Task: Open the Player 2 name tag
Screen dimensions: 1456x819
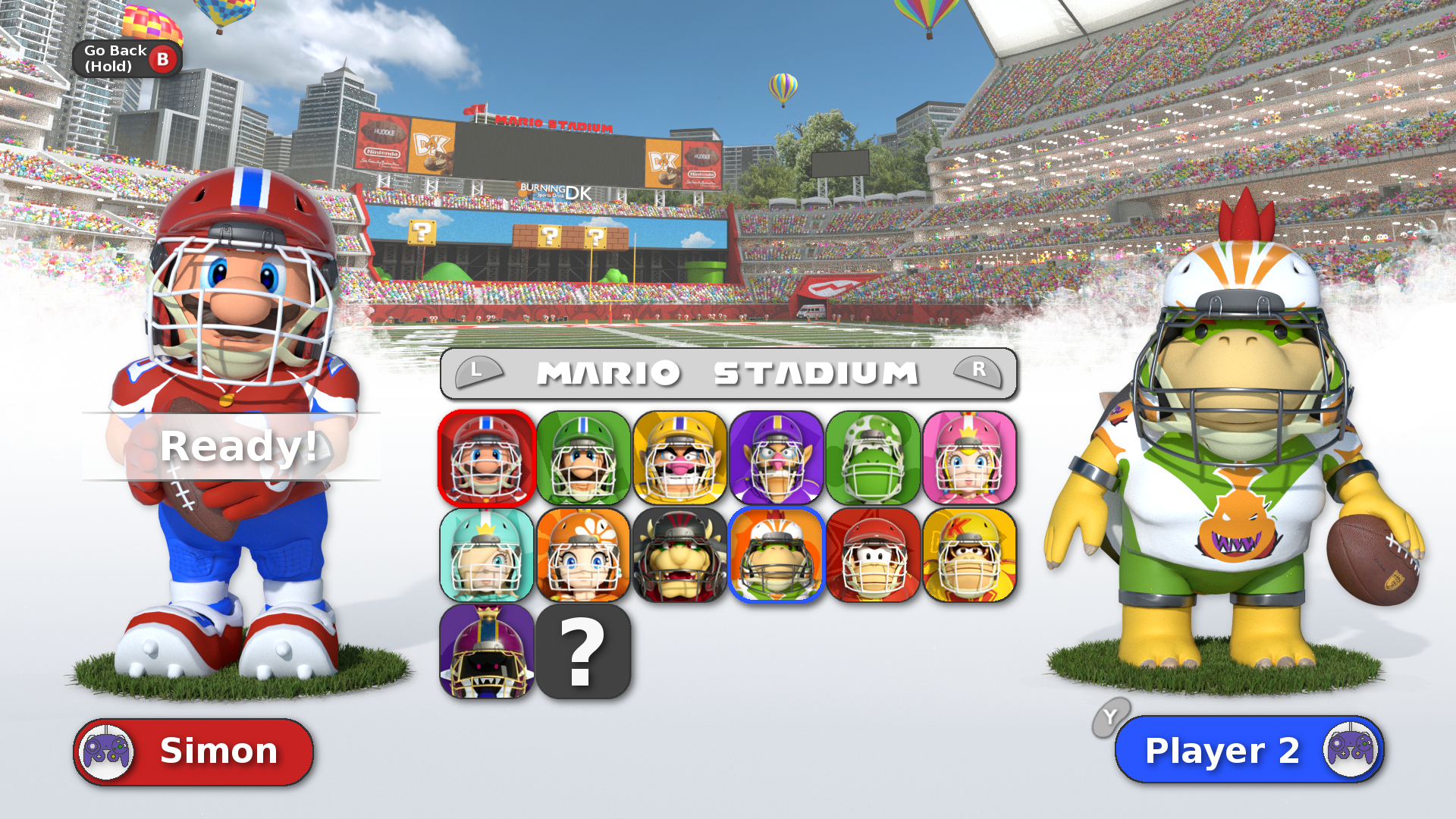Action: [1249, 750]
